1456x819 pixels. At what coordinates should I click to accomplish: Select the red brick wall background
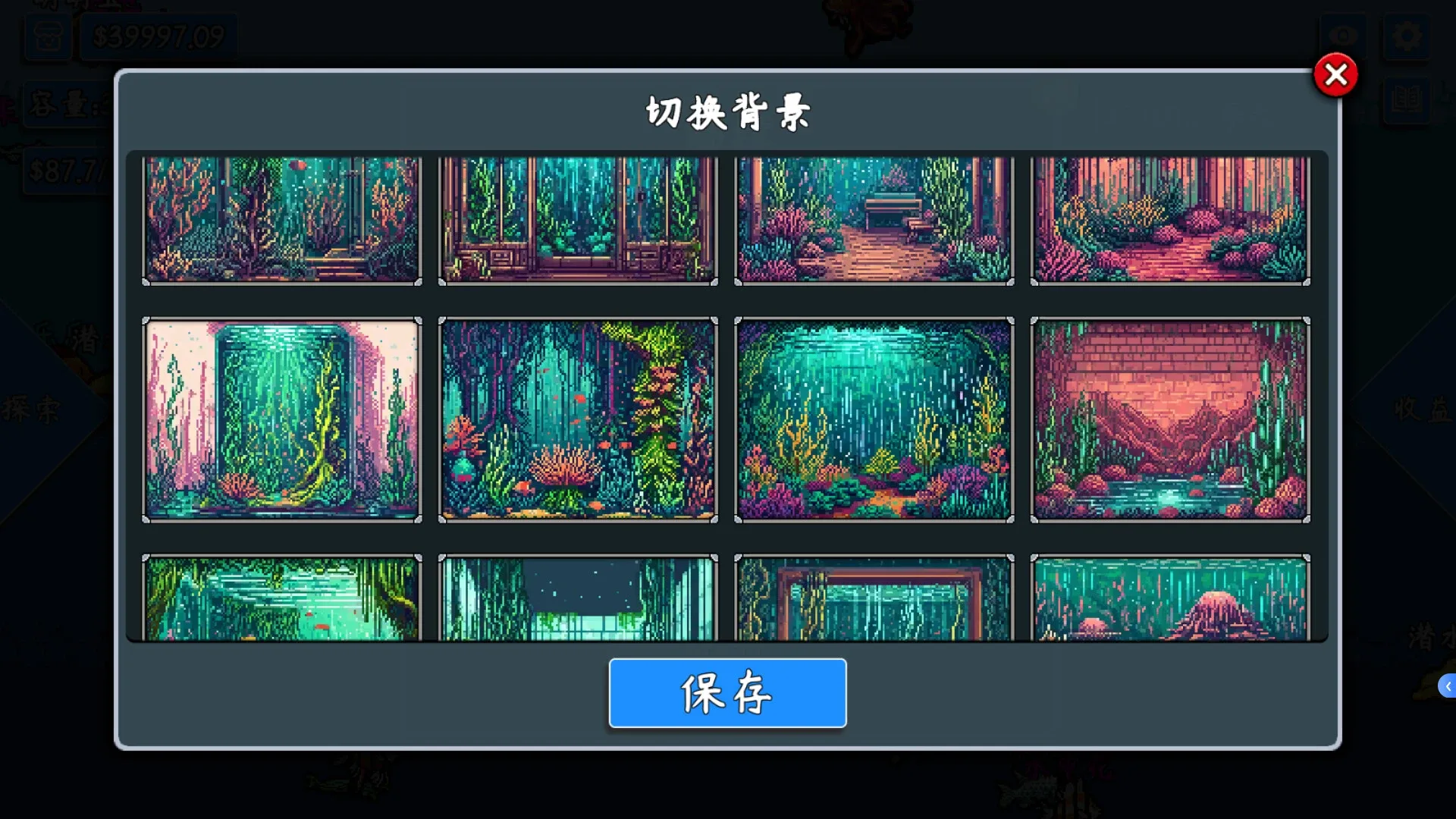coord(1169,419)
